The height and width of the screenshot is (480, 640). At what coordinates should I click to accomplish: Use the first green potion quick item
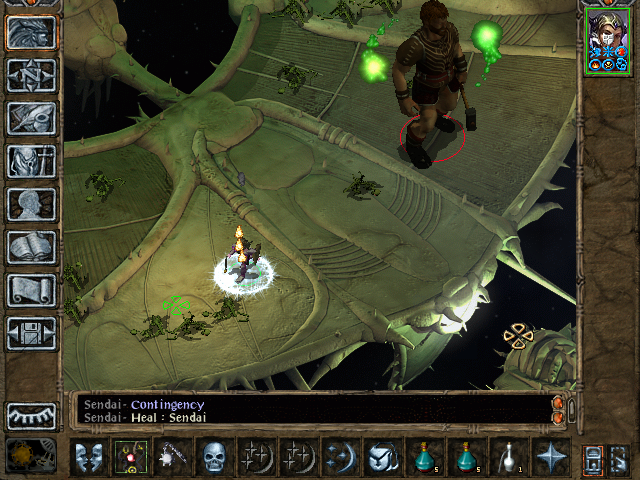(425, 458)
